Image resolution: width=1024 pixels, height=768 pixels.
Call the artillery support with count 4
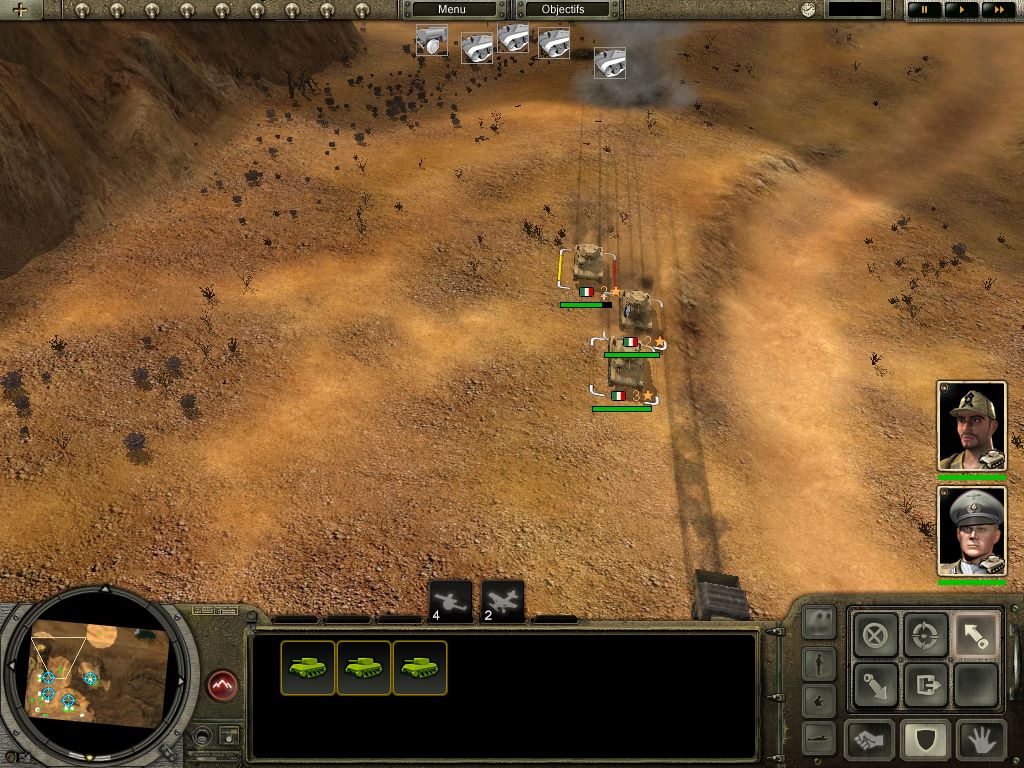[450, 601]
